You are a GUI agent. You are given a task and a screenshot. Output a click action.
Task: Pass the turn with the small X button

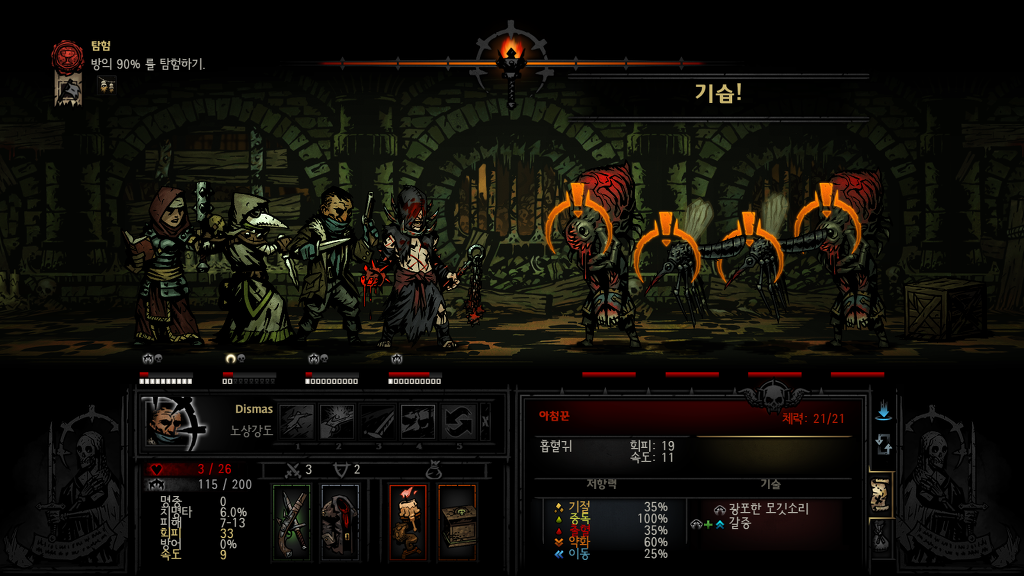pos(486,421)
